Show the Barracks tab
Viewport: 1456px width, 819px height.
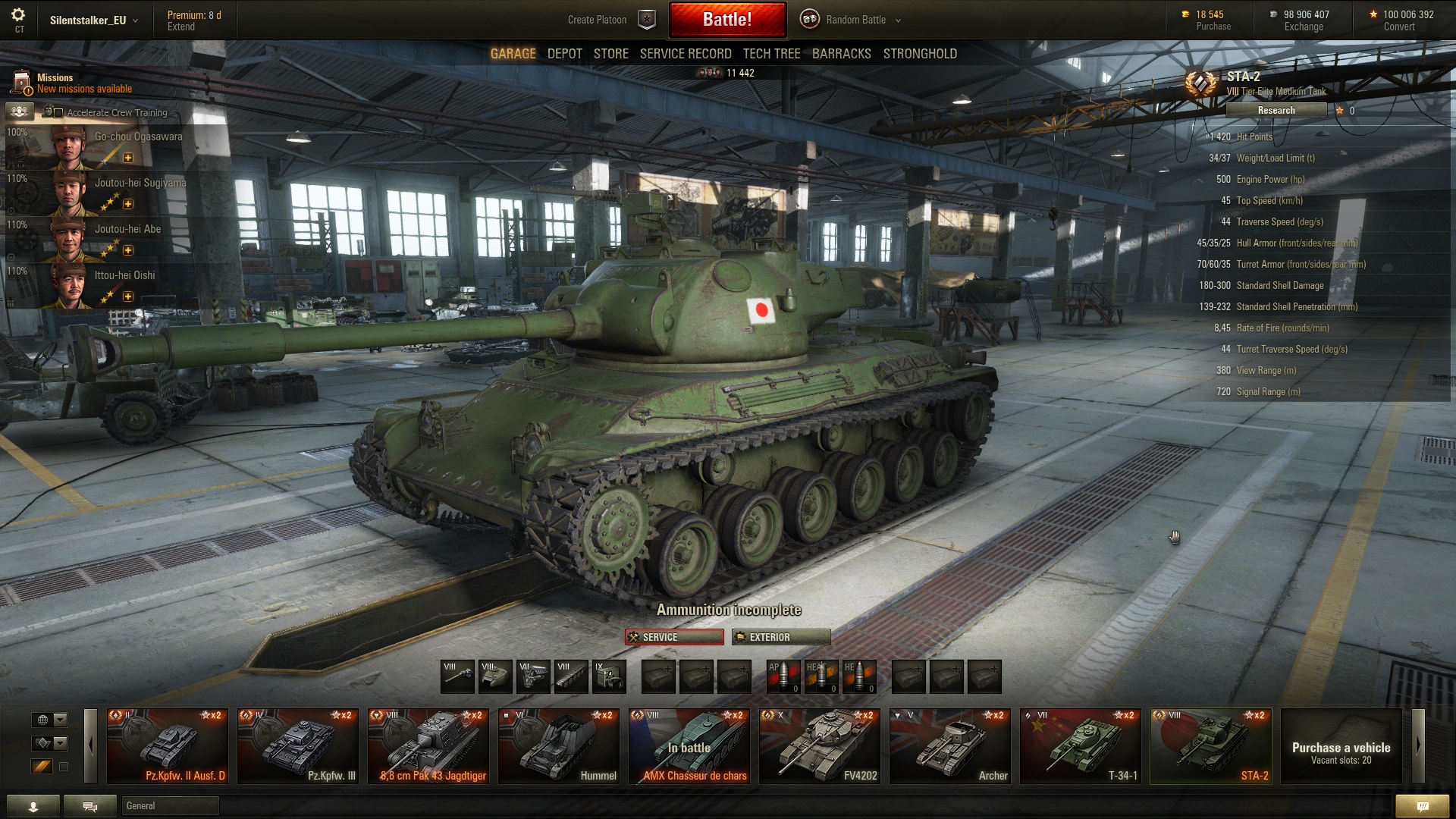[841, 54]
